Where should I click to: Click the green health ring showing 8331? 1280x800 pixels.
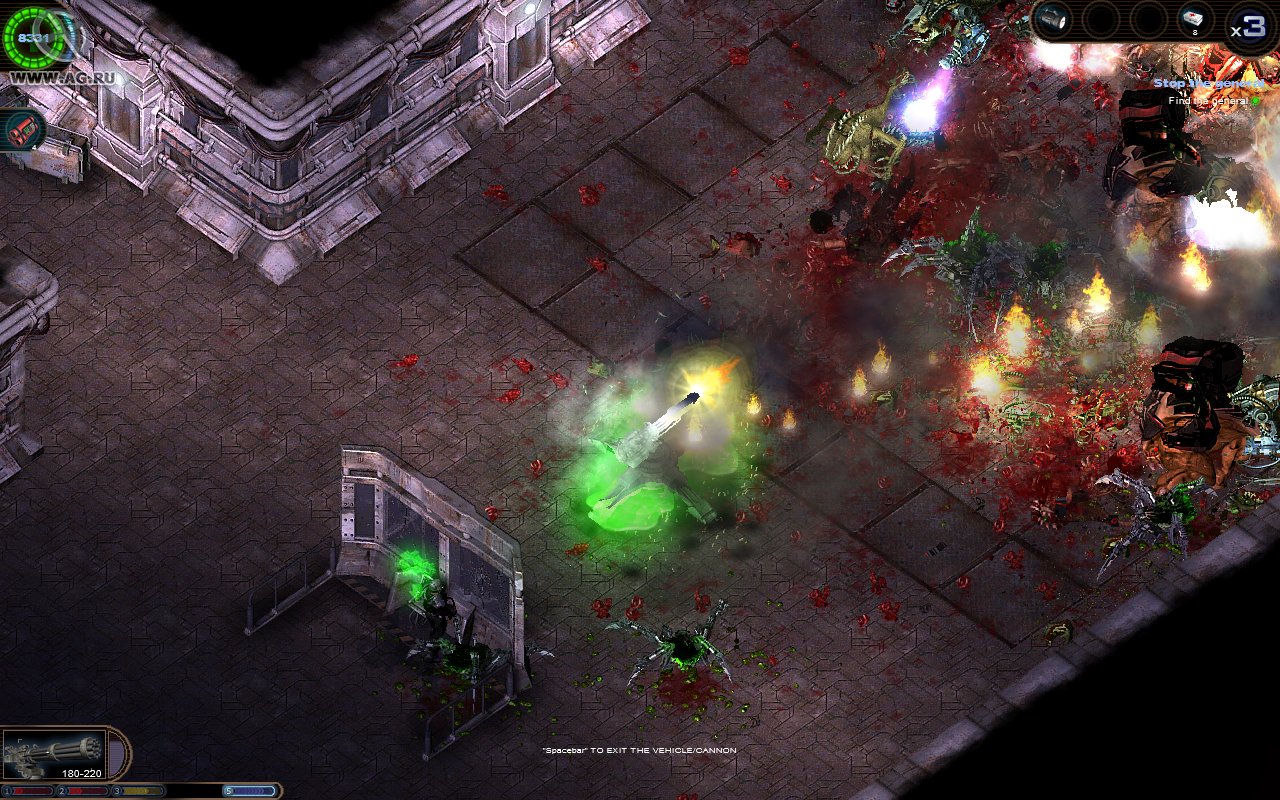point(33,38)
